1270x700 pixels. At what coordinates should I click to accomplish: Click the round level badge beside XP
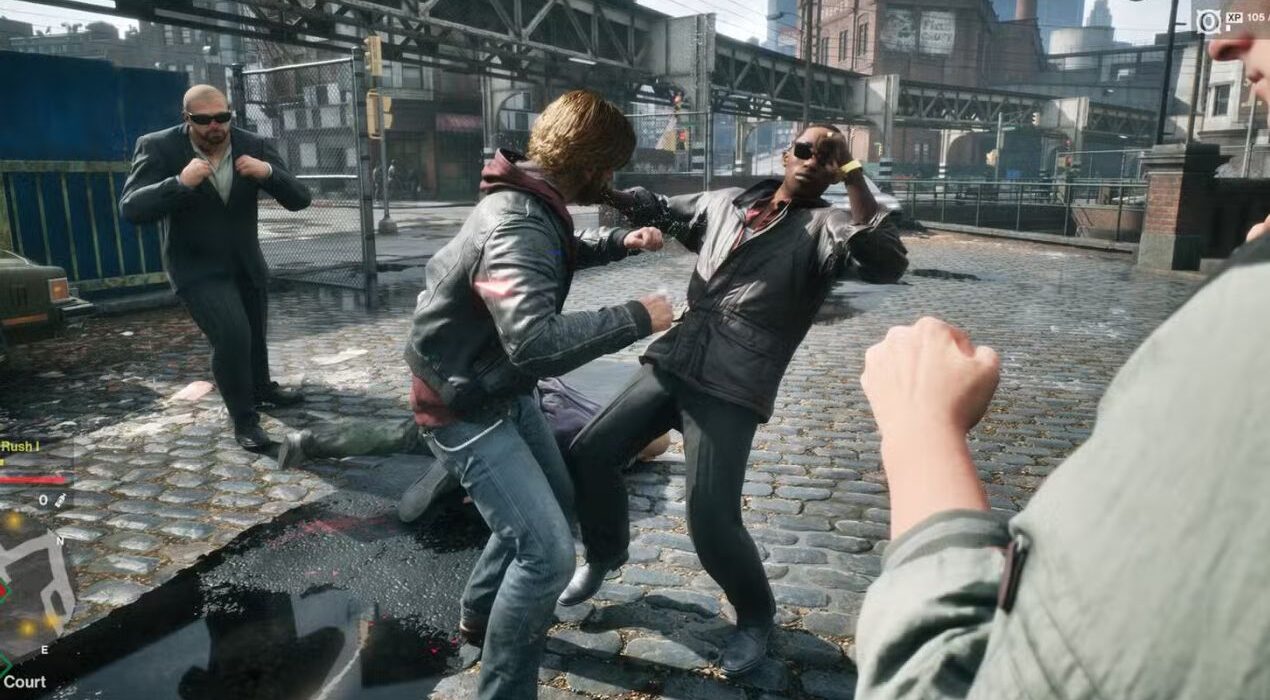tap(1209, 20)
